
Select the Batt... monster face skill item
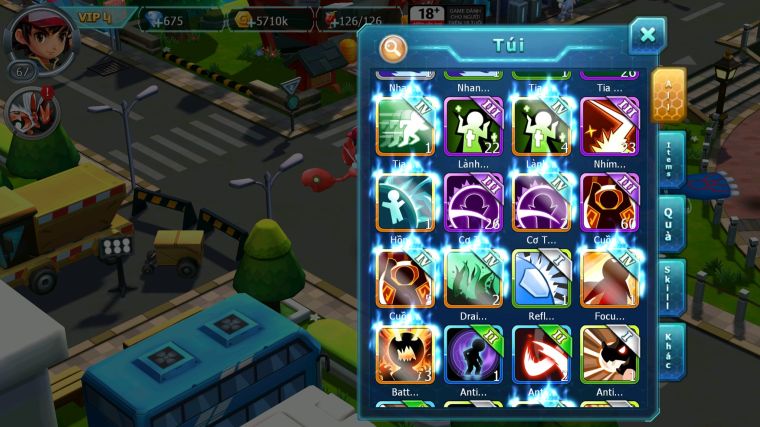(x=405, y=355)
